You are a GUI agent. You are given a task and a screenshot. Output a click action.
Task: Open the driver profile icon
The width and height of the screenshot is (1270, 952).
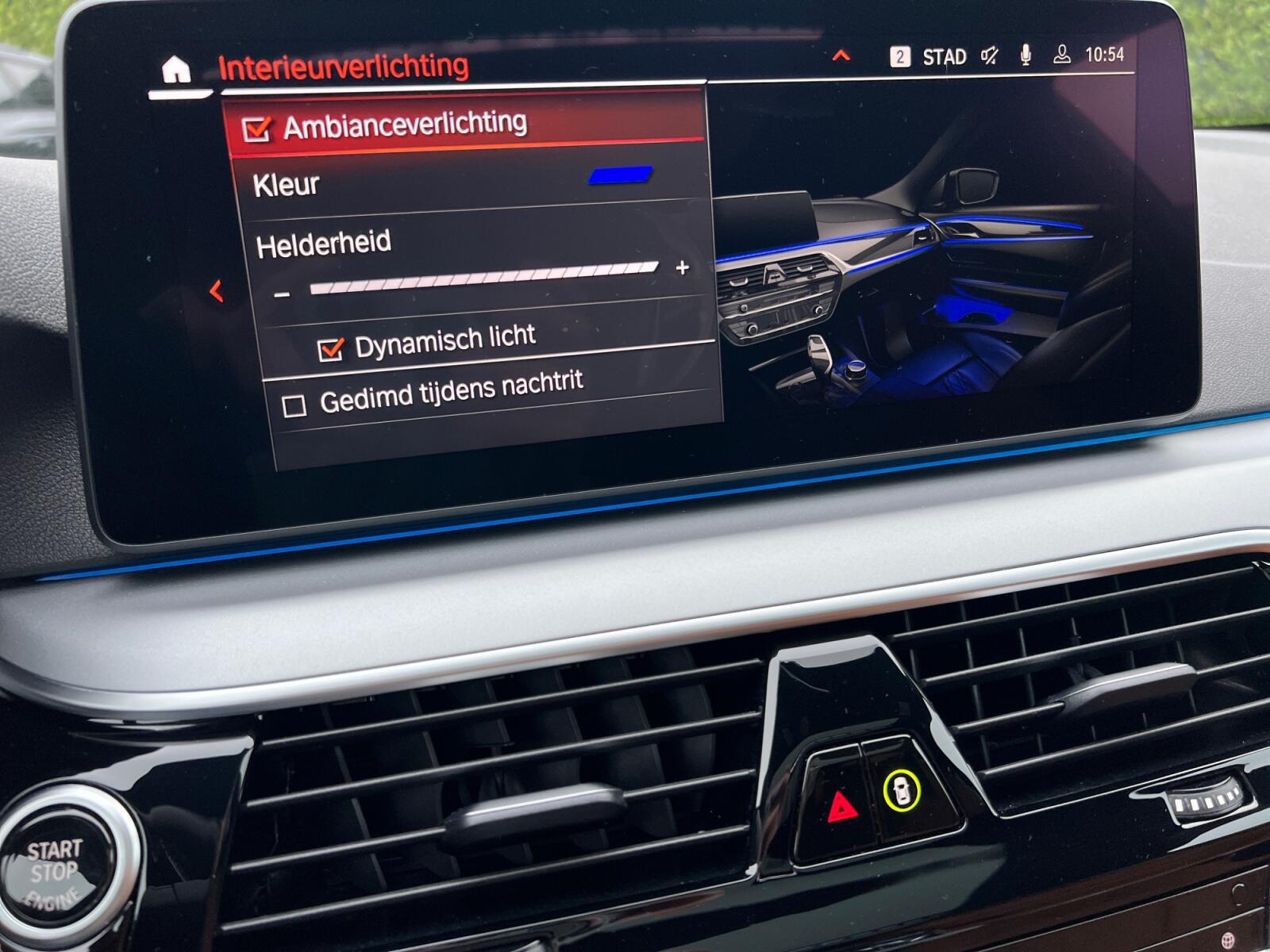(1061, 55)
